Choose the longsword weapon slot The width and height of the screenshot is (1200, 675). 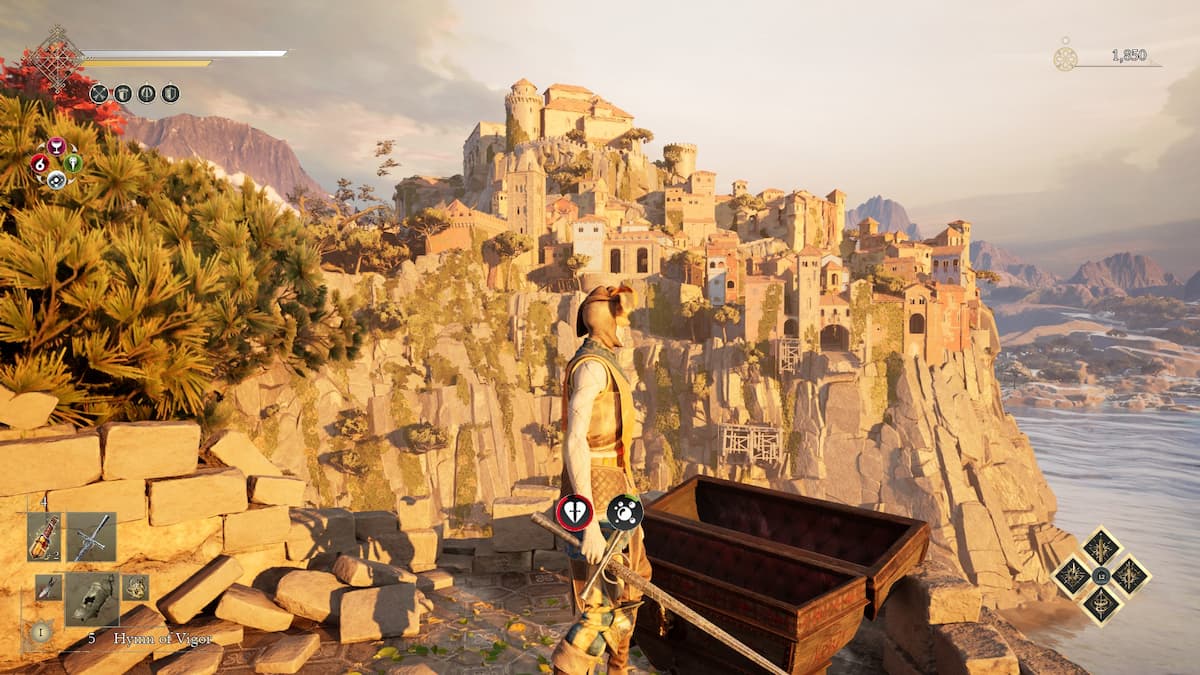click(92, 537)
